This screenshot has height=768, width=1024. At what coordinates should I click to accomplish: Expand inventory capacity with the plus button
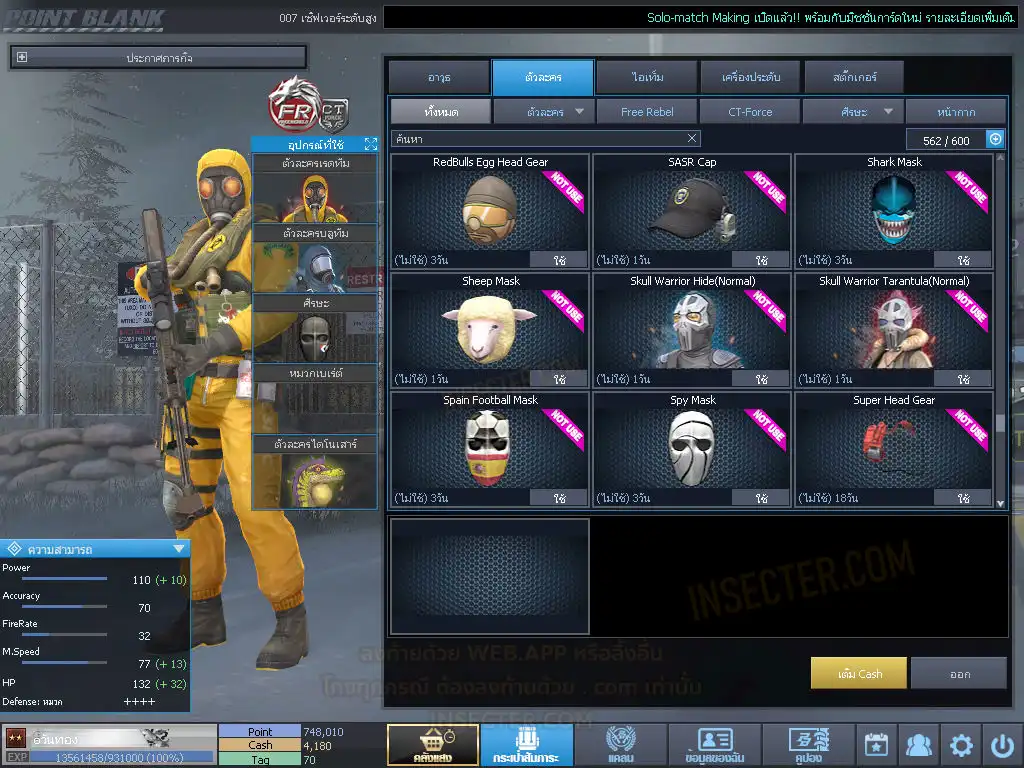(x=995, y=140)
